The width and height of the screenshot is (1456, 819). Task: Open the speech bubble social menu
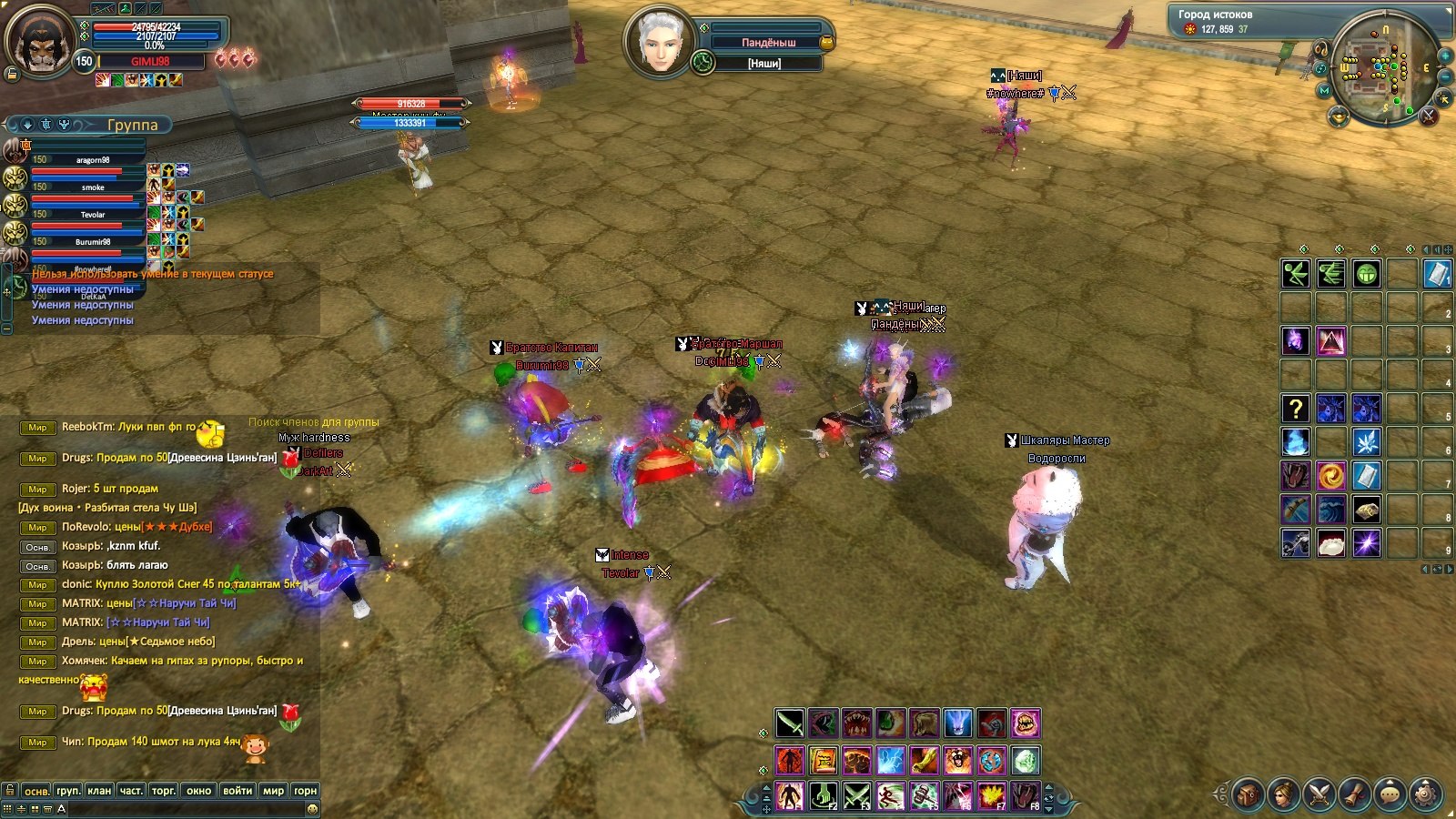pyautogui.click(x=1390, y=794)
